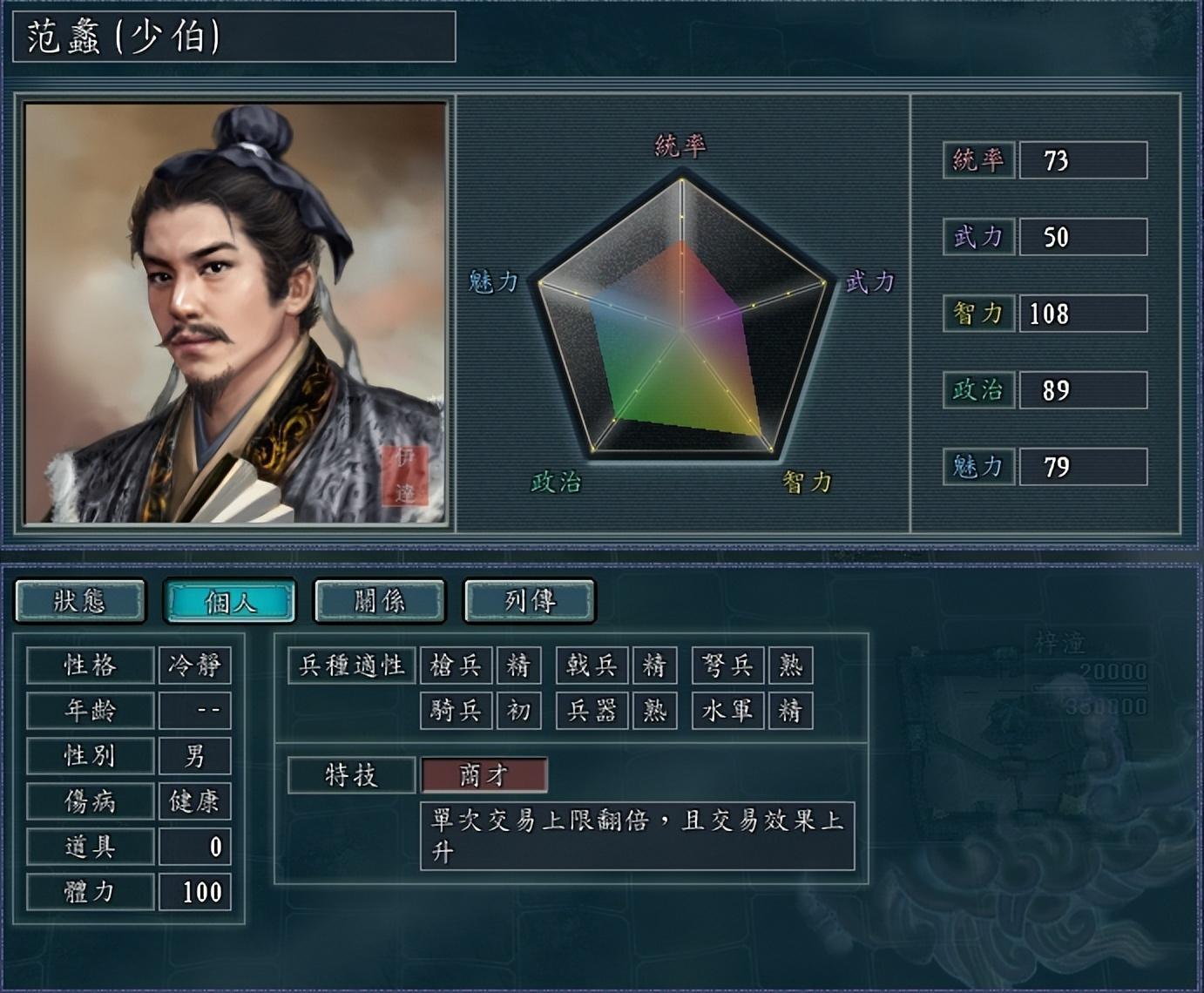Screen dimensions: 1204x993
Task: Click the character portrait of 范蠡
Action: 235,314
